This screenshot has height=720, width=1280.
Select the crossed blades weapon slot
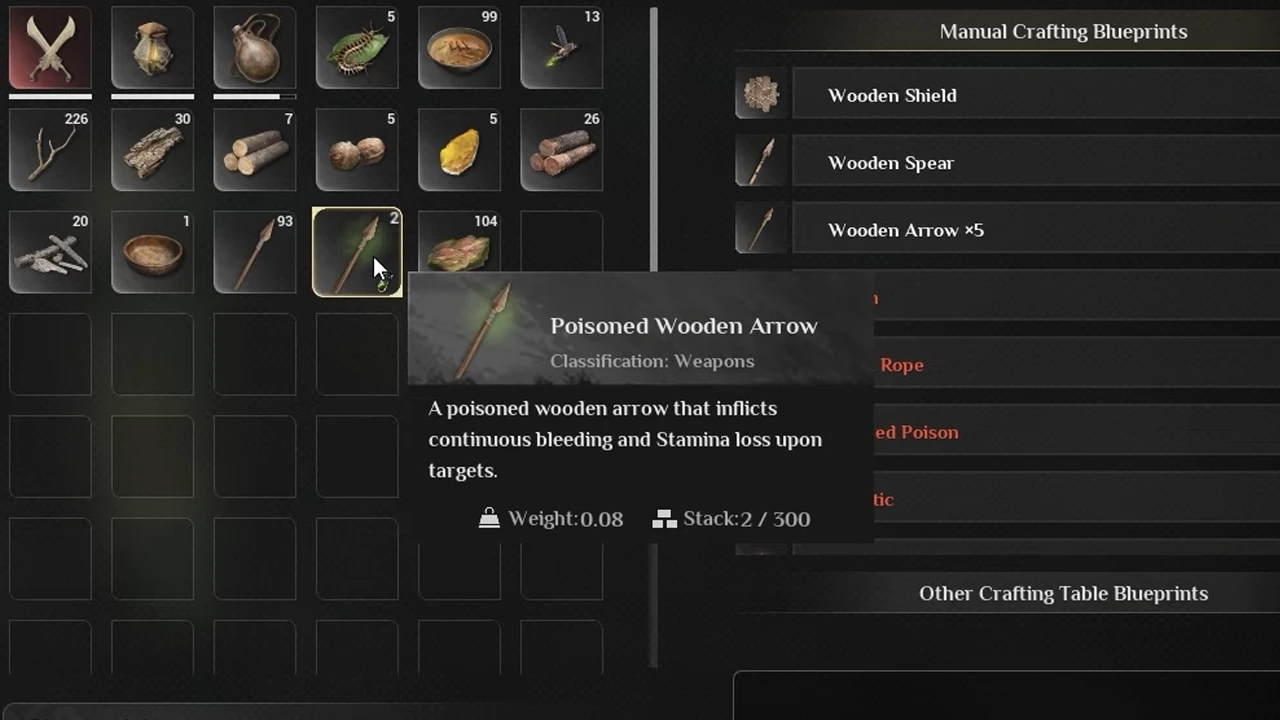pos(50,48)
